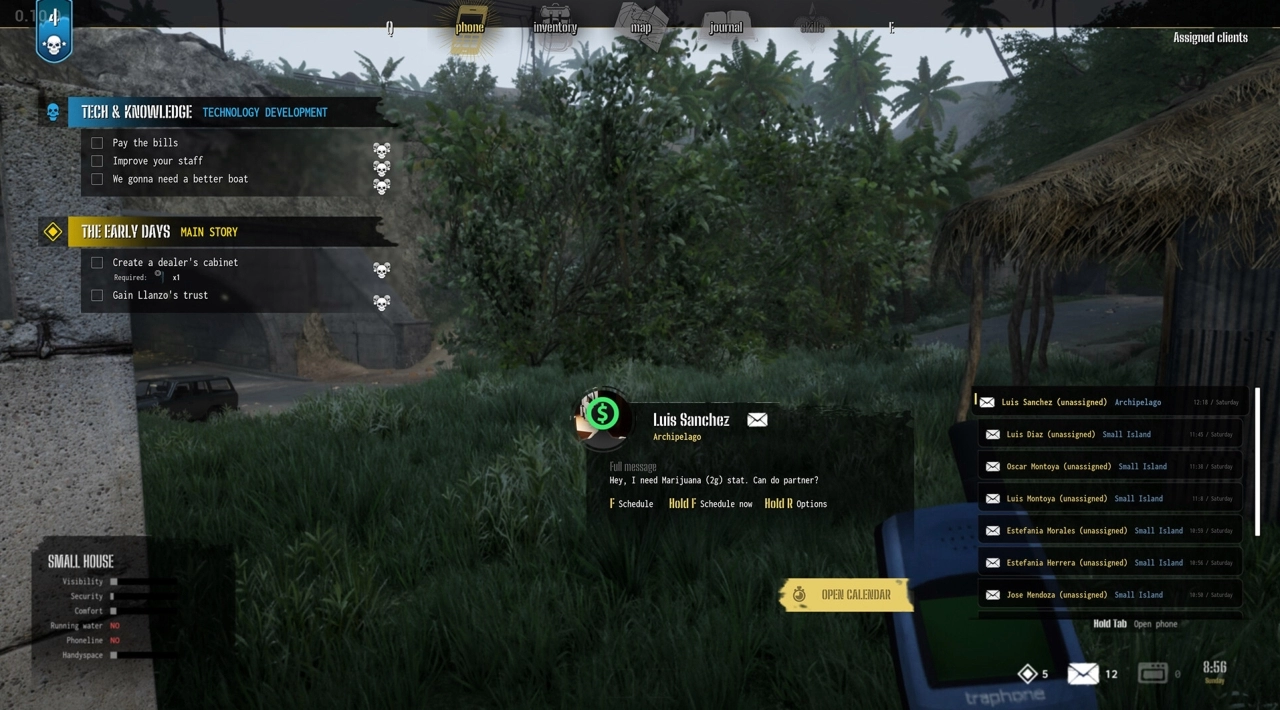Open Luis Diaz message row
This screenshot has height=710, width=1280.
coord(1109,434)
